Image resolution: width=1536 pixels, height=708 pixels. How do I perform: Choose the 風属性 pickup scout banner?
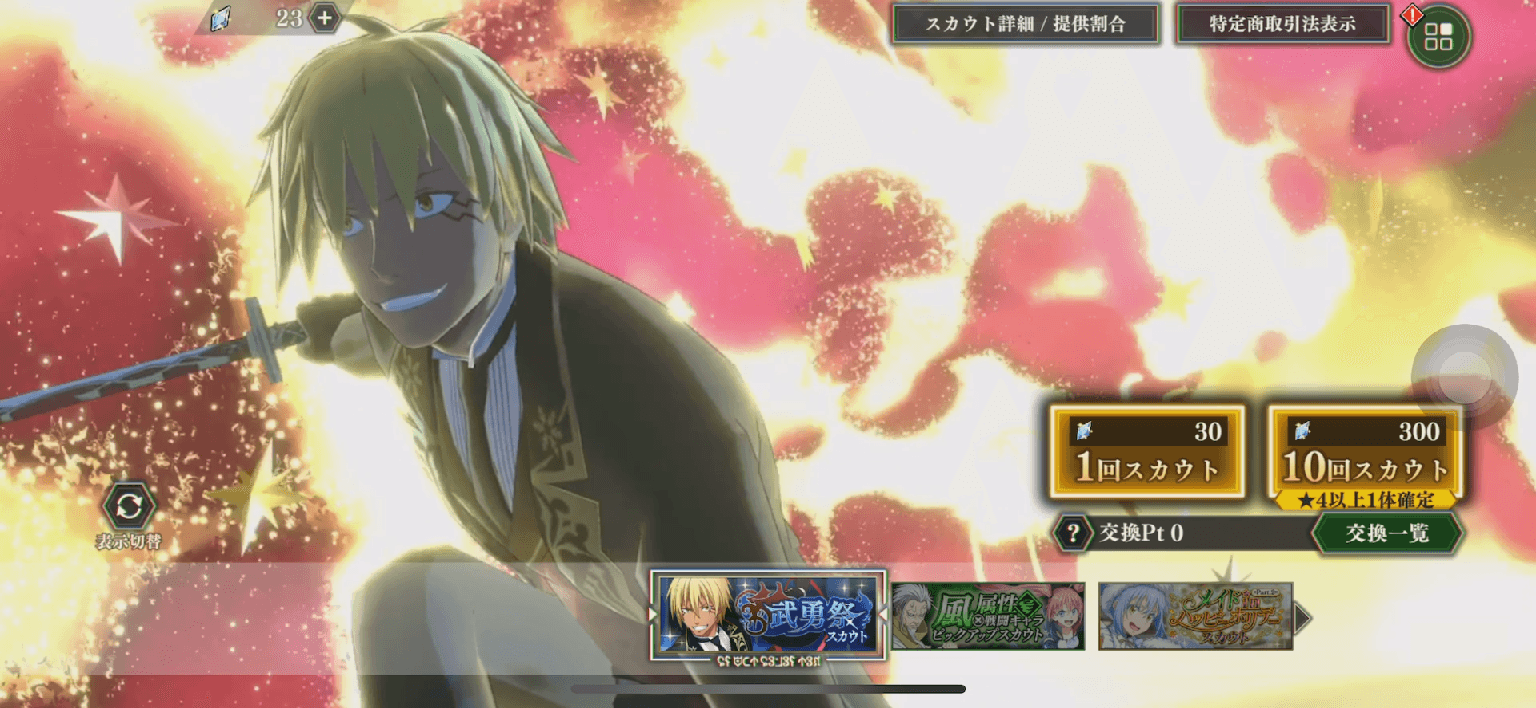(988, 616)
